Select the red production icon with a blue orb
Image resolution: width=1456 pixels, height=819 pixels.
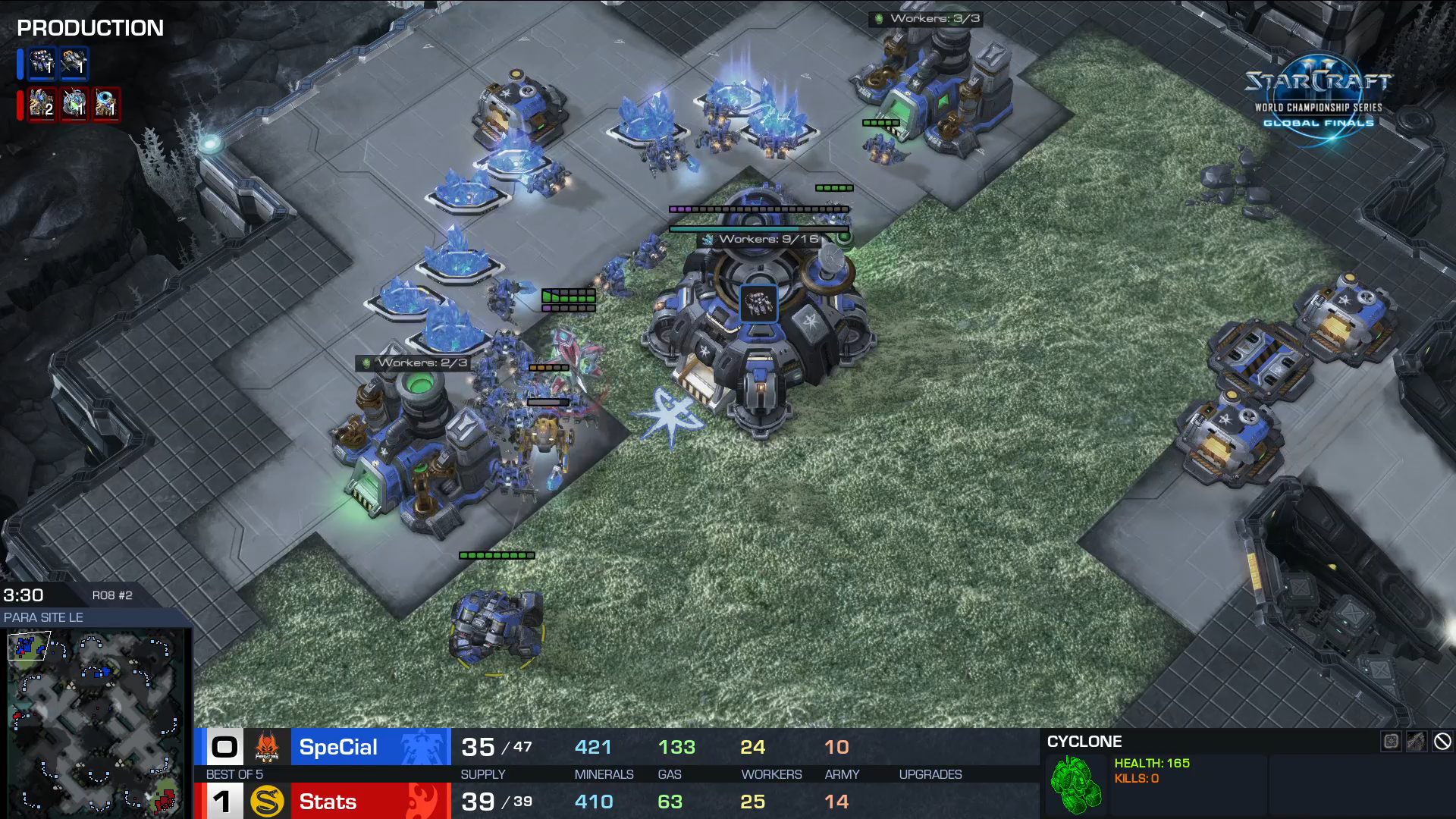(106, 104)
